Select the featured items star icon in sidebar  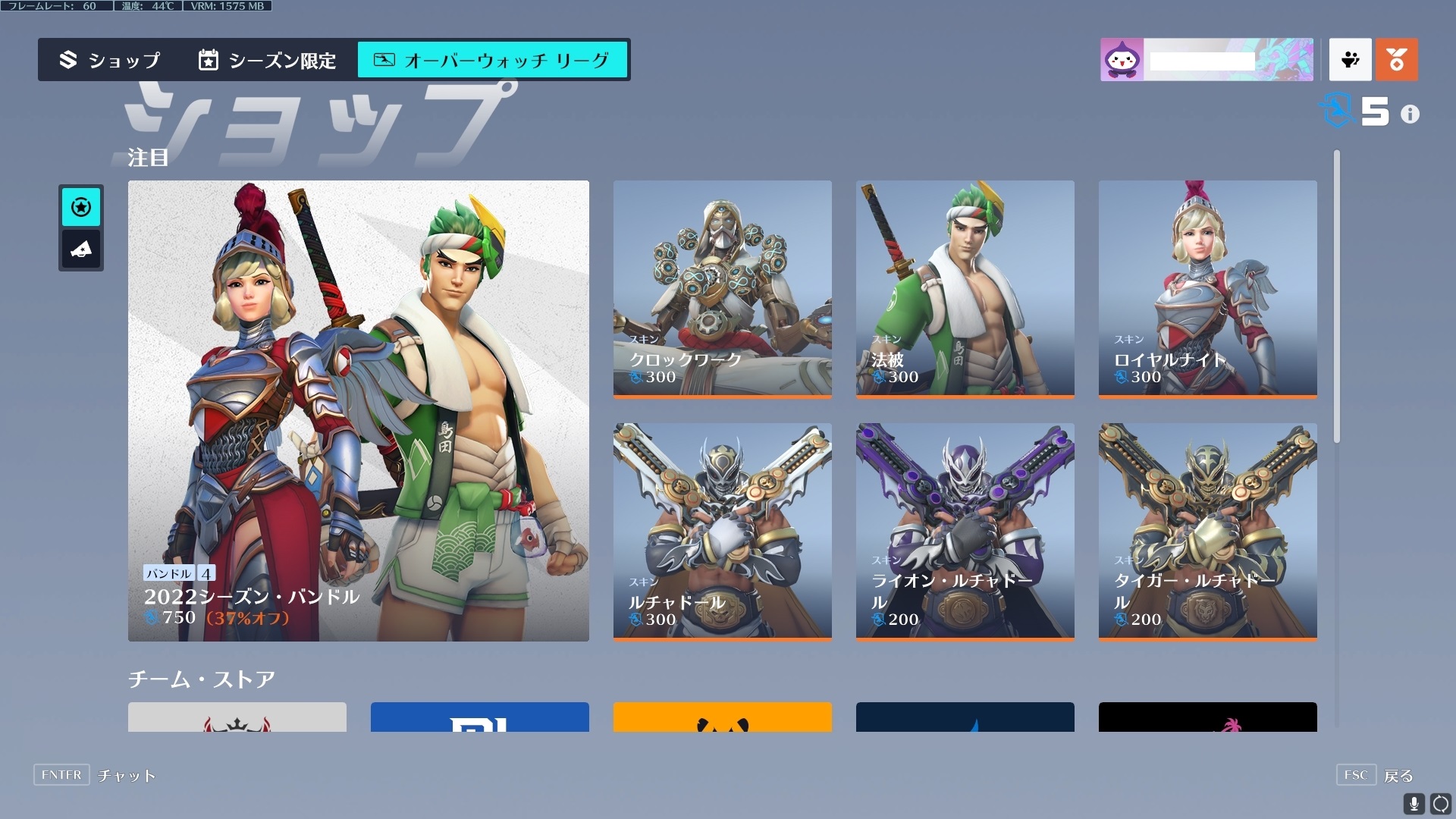81,206
